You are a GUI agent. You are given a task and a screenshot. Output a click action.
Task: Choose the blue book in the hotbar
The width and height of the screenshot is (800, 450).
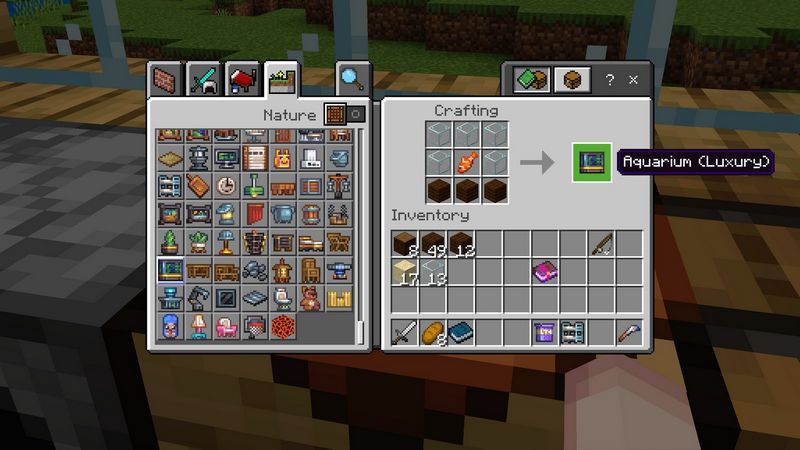[461, 333]
